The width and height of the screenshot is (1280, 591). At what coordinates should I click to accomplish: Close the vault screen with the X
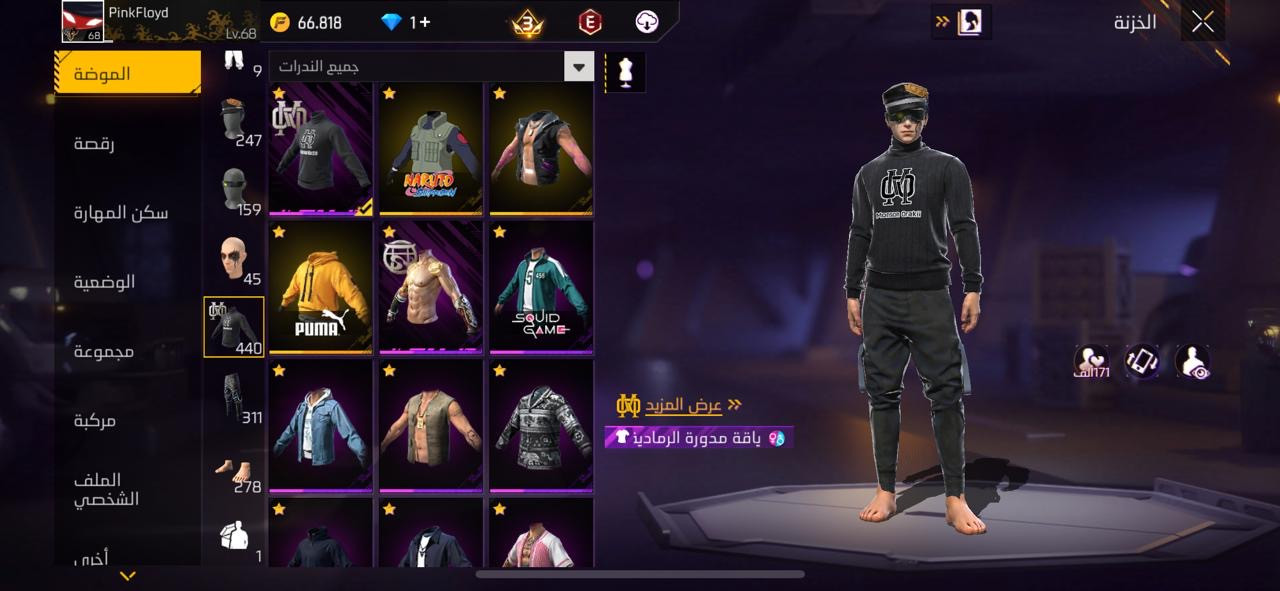point(1202,22)
